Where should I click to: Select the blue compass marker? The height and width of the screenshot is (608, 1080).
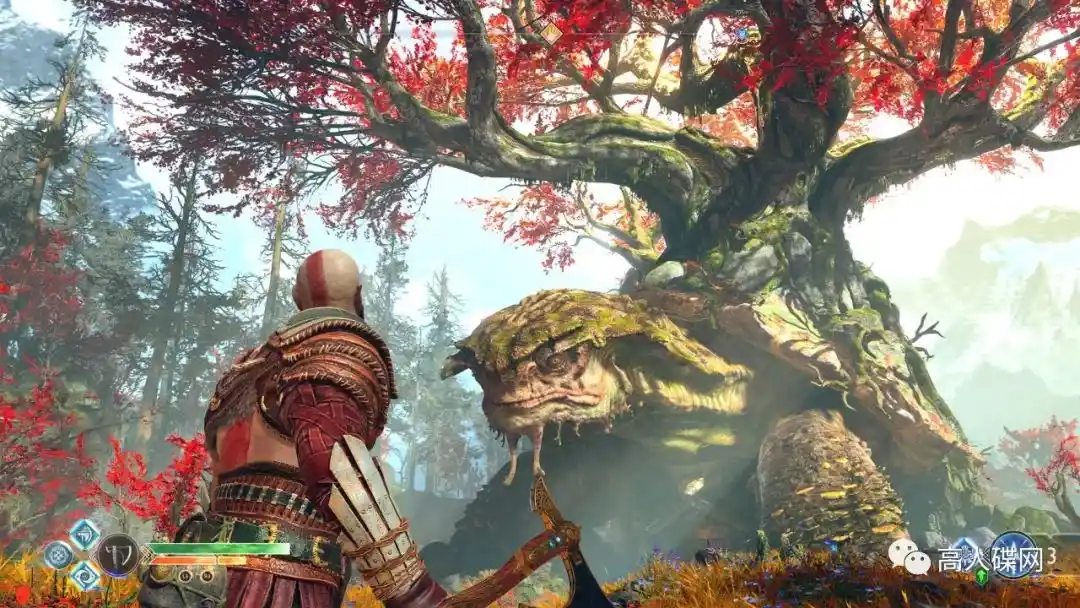741,34
